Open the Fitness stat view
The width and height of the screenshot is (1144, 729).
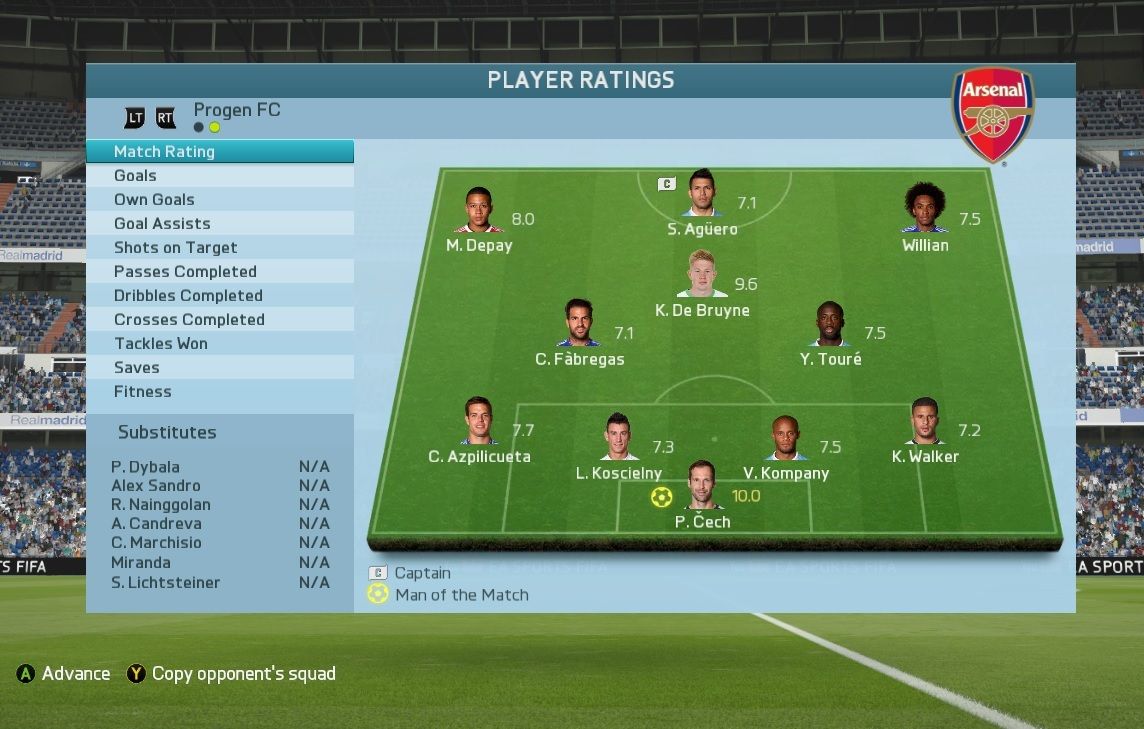[220, 392]
